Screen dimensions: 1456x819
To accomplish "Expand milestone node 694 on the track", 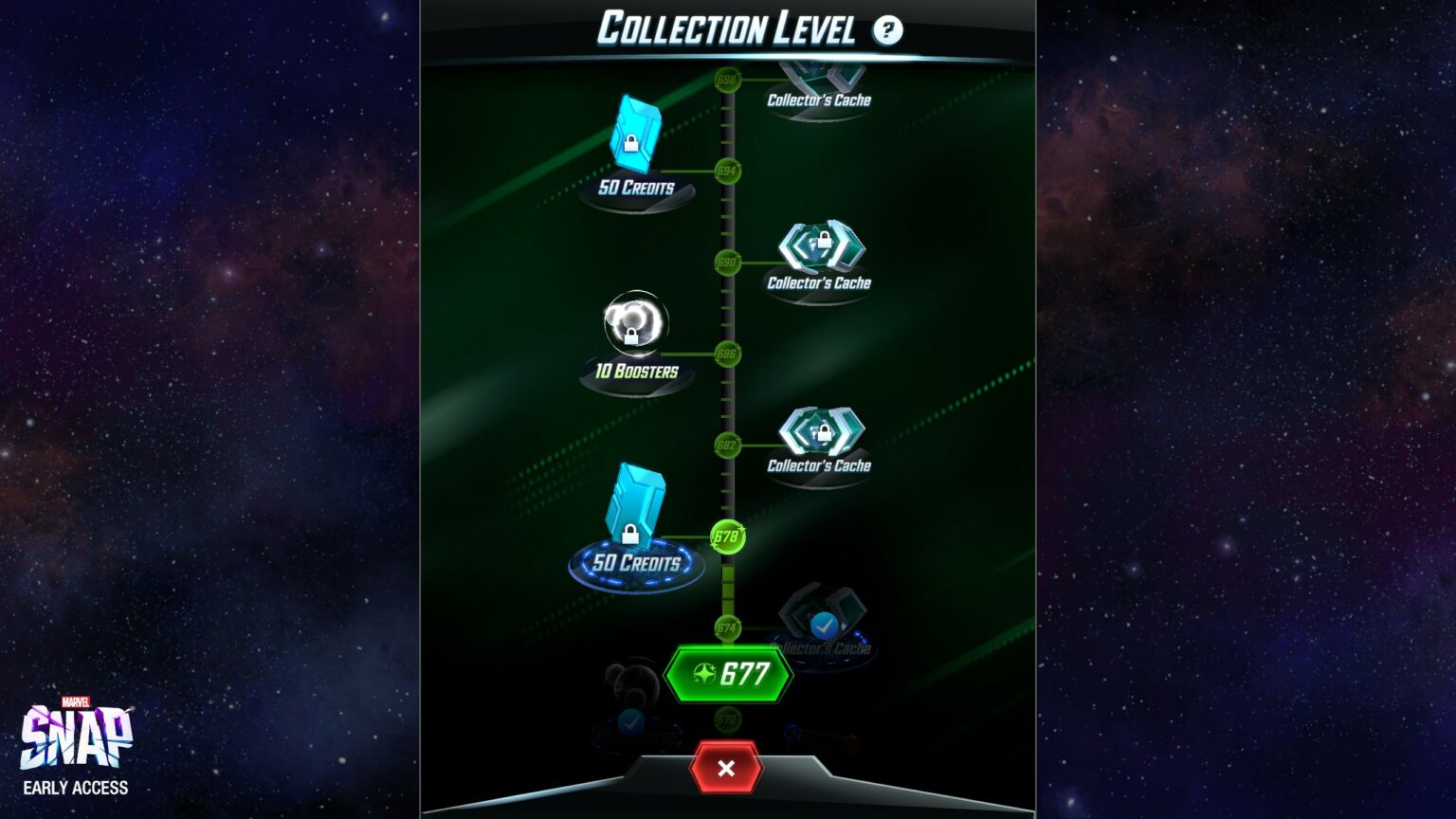I will click(727, 173).
